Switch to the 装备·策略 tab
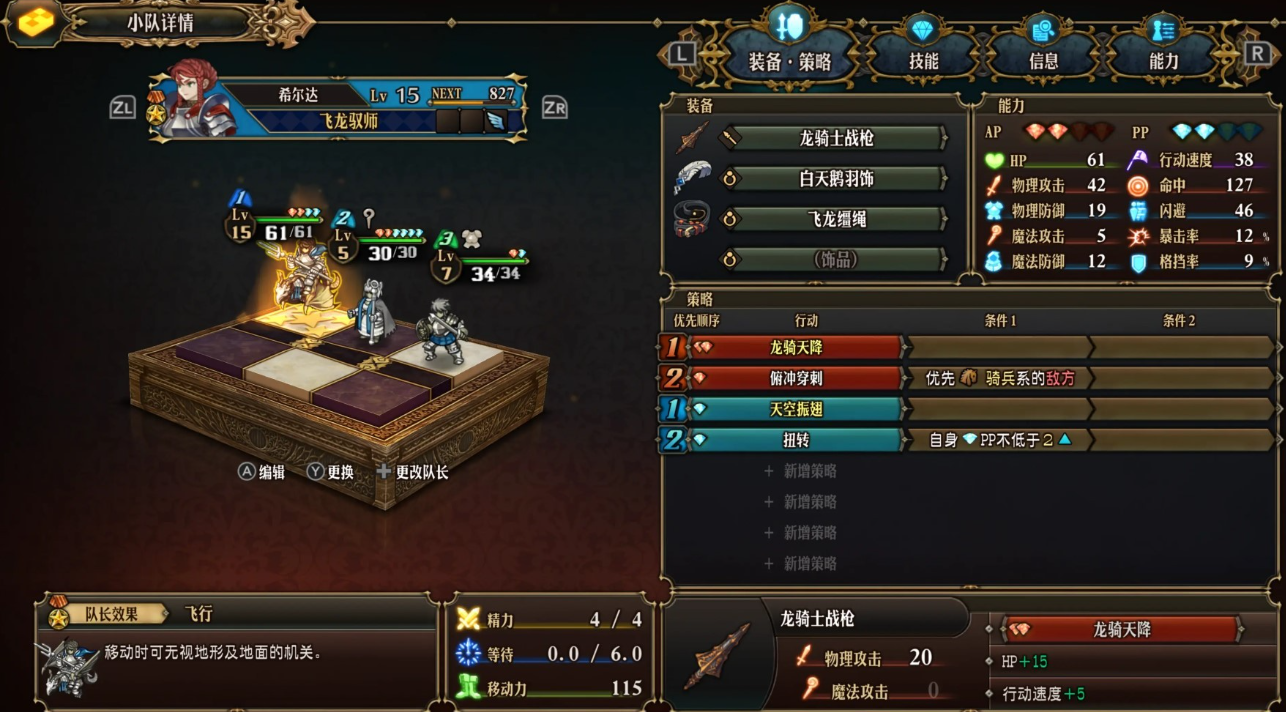The width and height of the screenshot is (1286, 712). [x=790, y=61]
